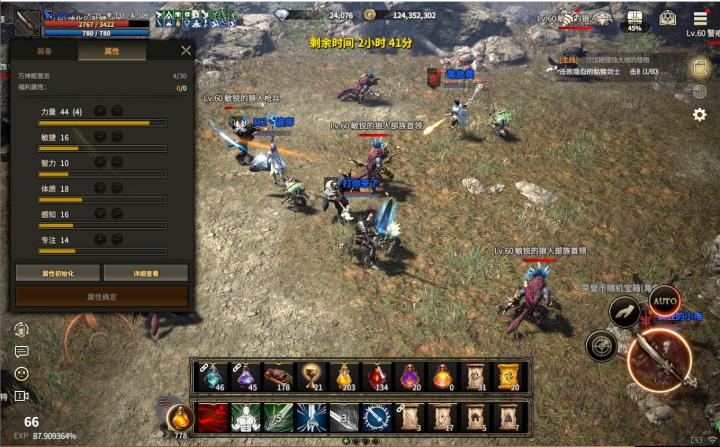Use the large orange potion with 778
The width and height of the screenshot is (720, 447).
click(179, 417)
